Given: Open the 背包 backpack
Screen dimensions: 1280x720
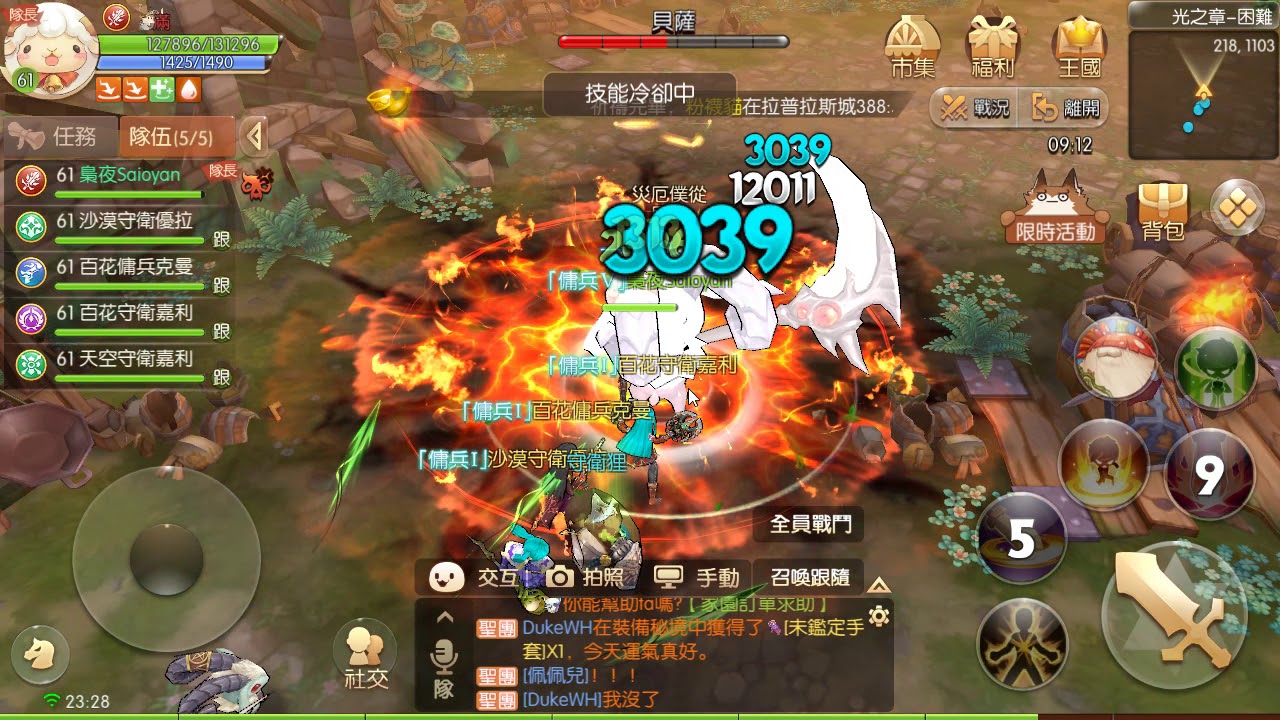Looking at the screenshot, I should click(1162, 211).
